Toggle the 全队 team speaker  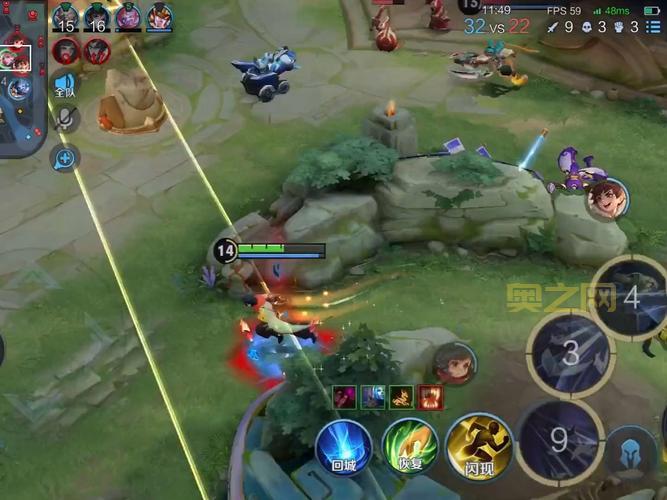(x=66, y=85)
